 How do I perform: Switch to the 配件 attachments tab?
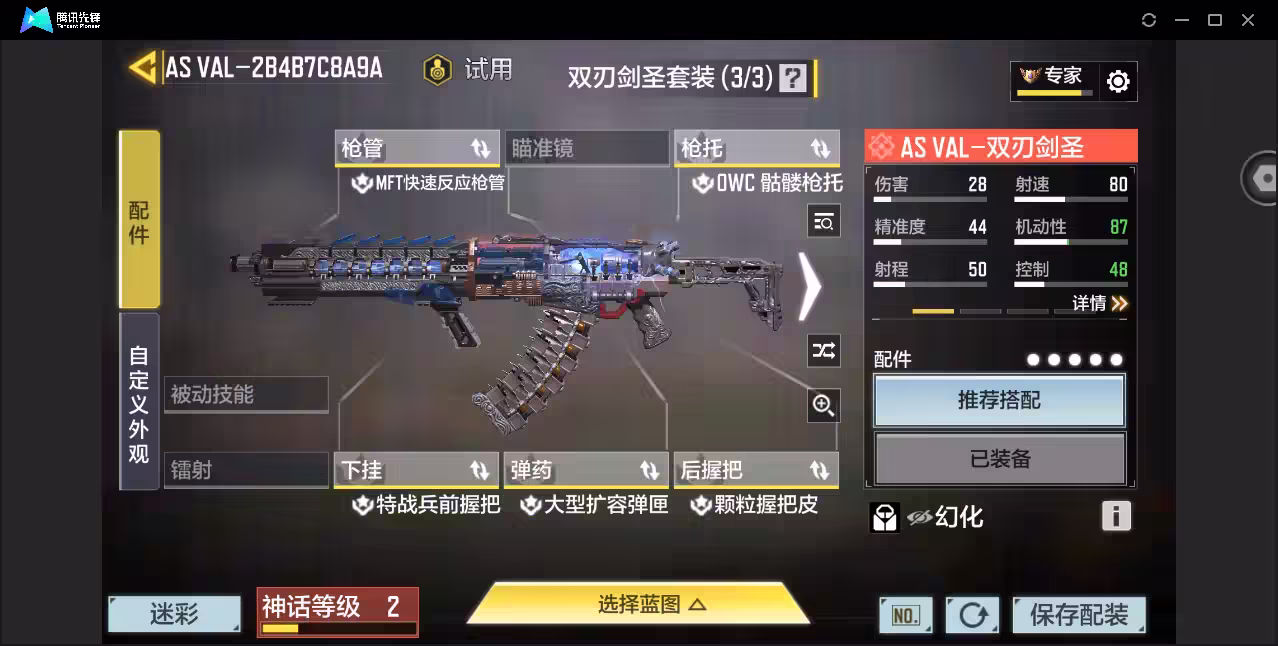coord(139,220)
